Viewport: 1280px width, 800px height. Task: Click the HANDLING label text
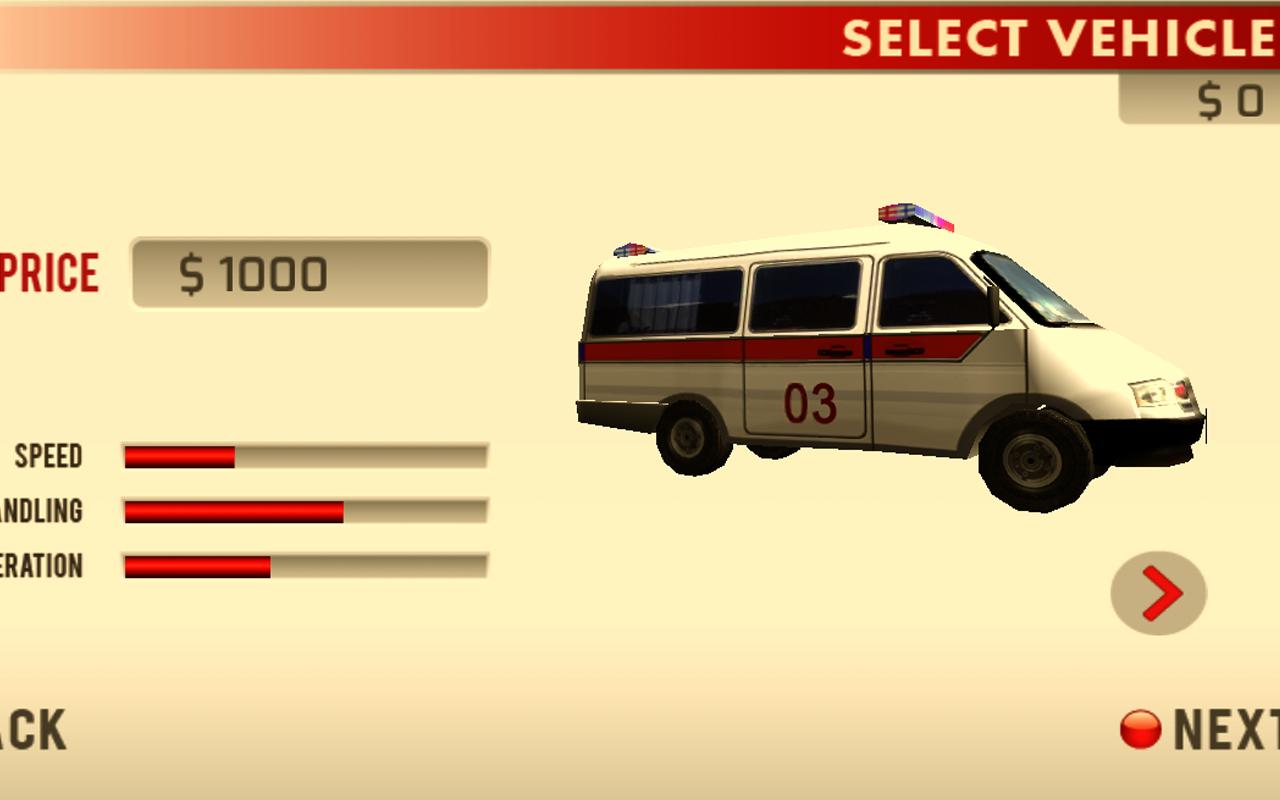(42, 511)
